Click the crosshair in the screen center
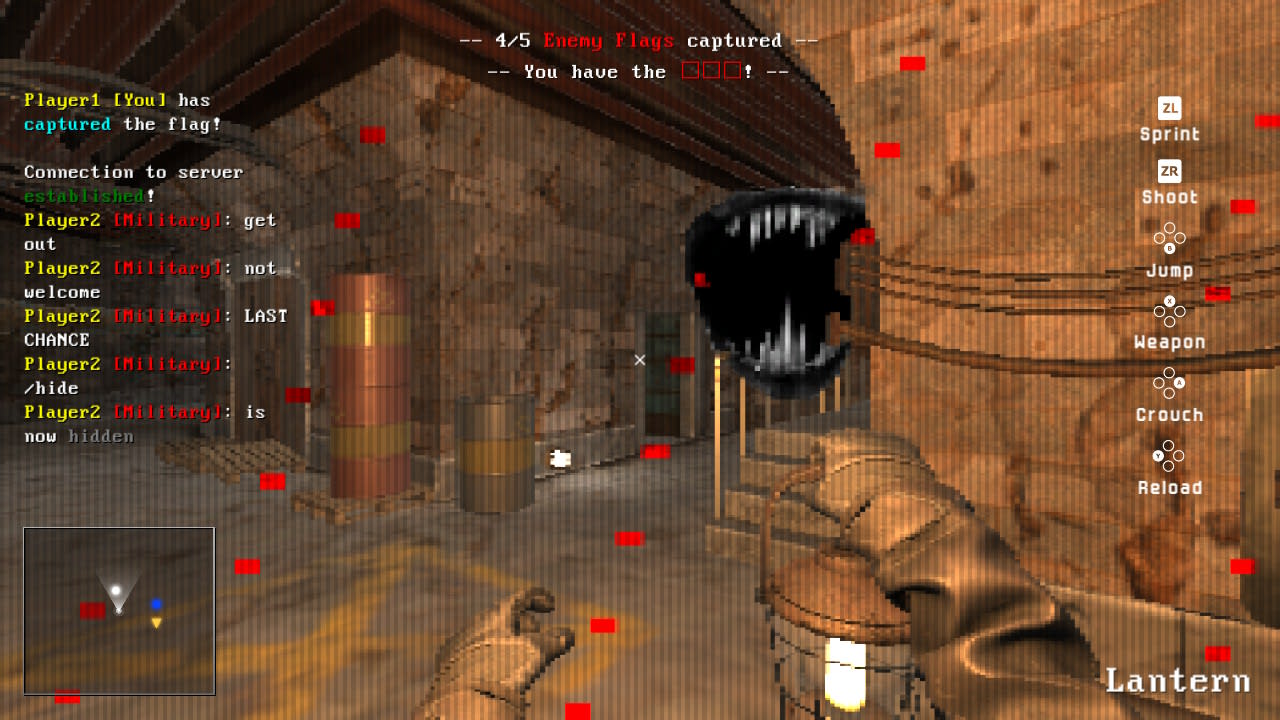 pyautogui.click(x=640, y=360)
